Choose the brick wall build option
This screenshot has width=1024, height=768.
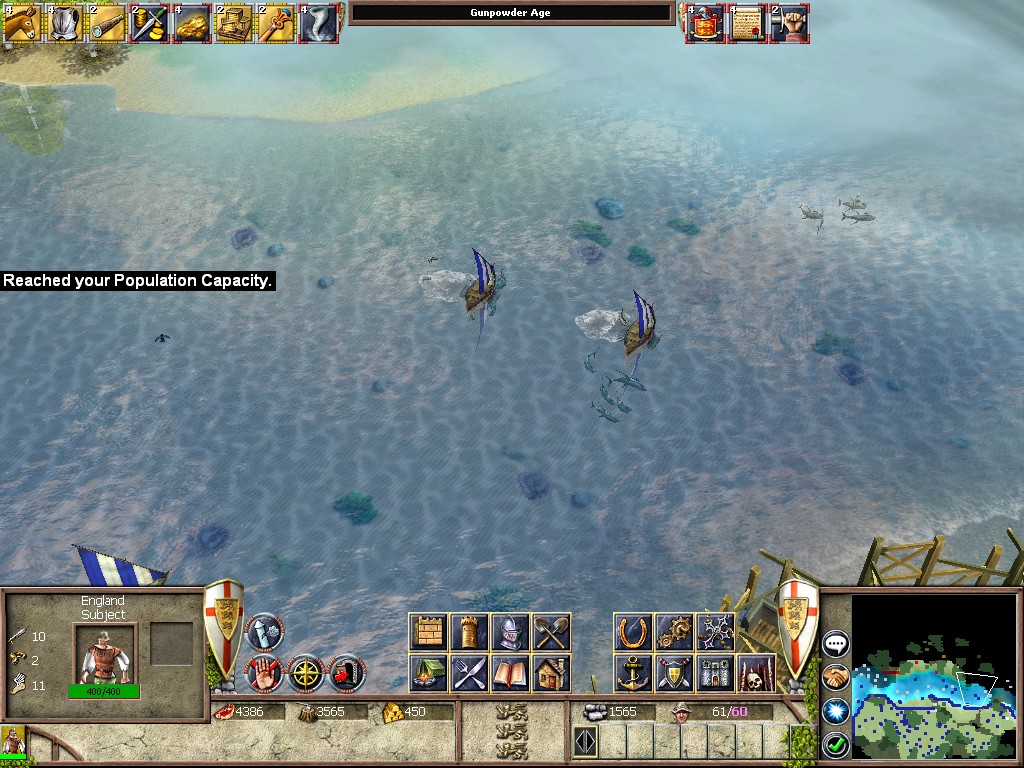tap(428, 632)
